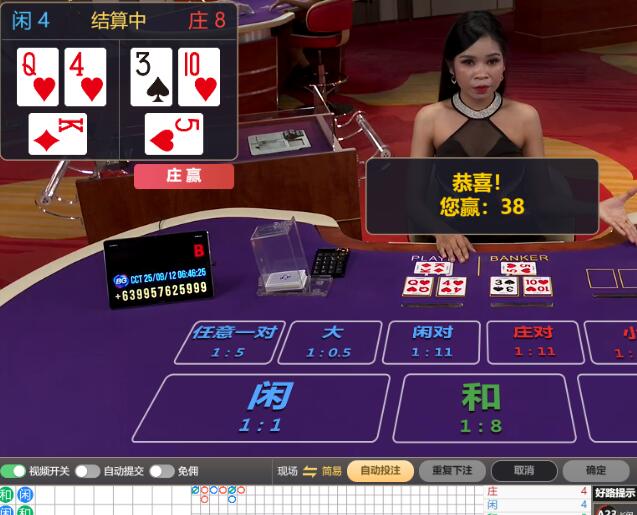Screen dimensions: 637x515
Task: Toggle the 免佣 no-commission switch
Action: [x=162, y=471]
